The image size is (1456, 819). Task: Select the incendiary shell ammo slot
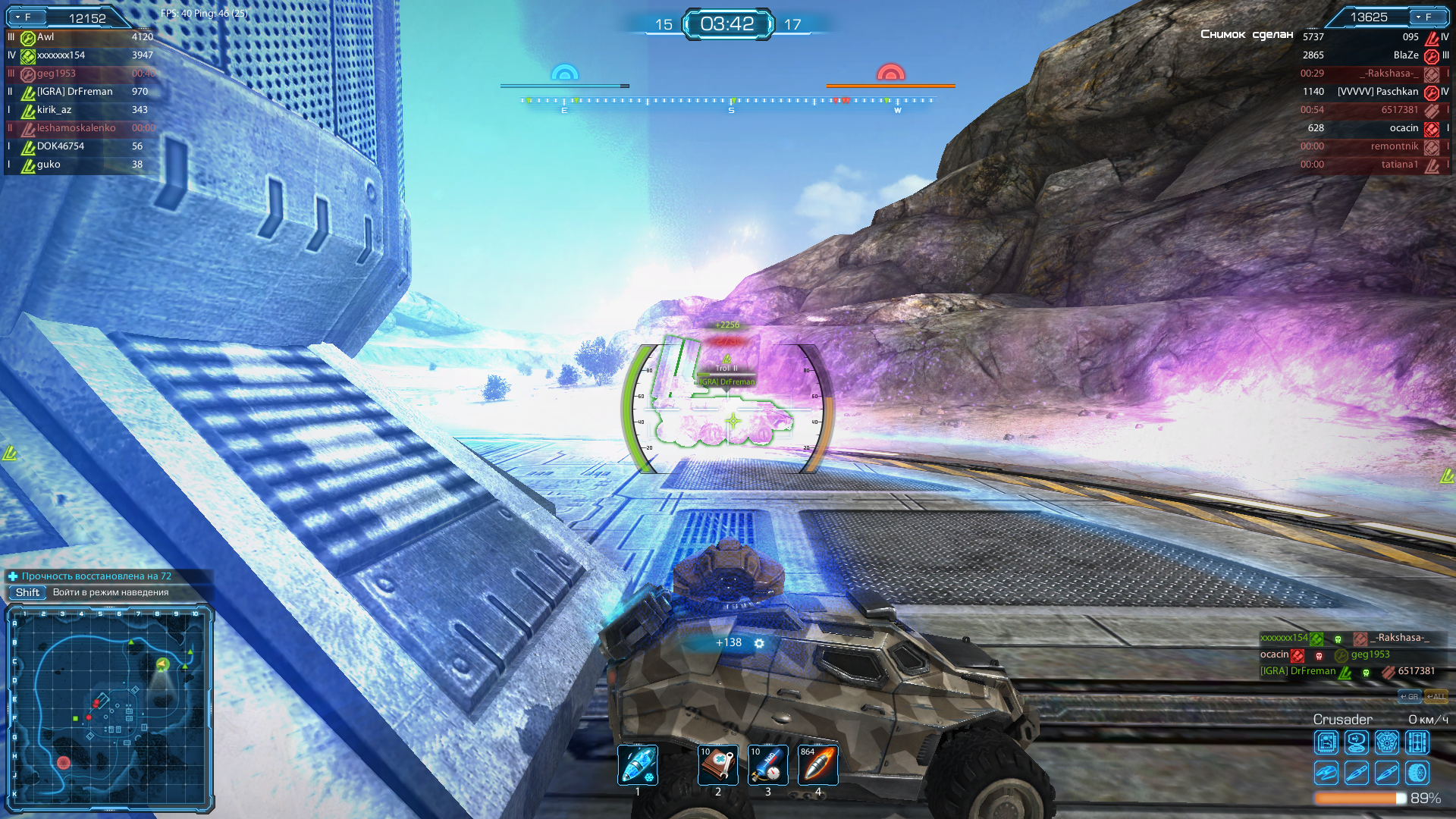click(x=818, y=764)
